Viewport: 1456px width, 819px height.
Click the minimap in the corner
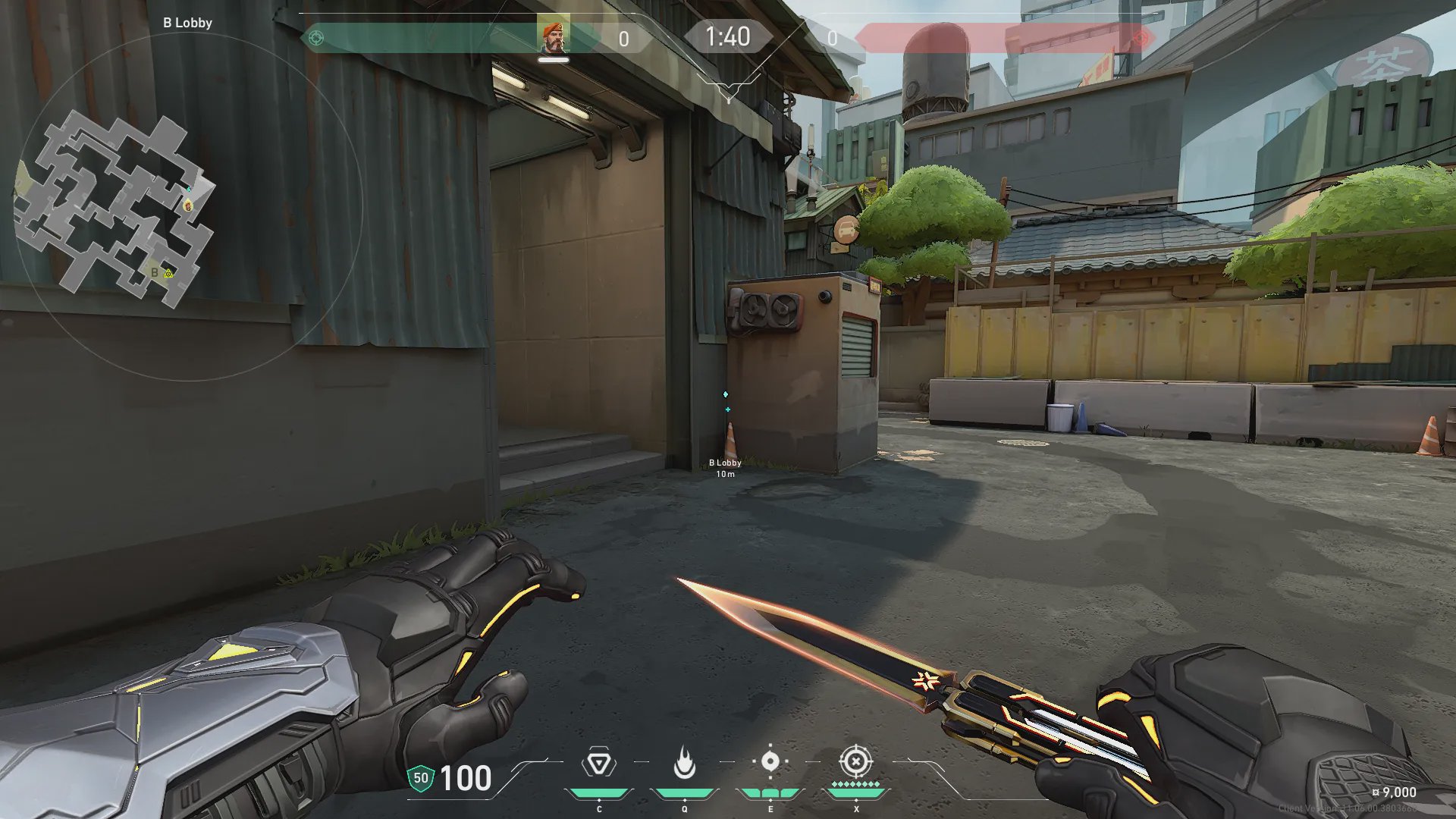[x=114, y=209]
